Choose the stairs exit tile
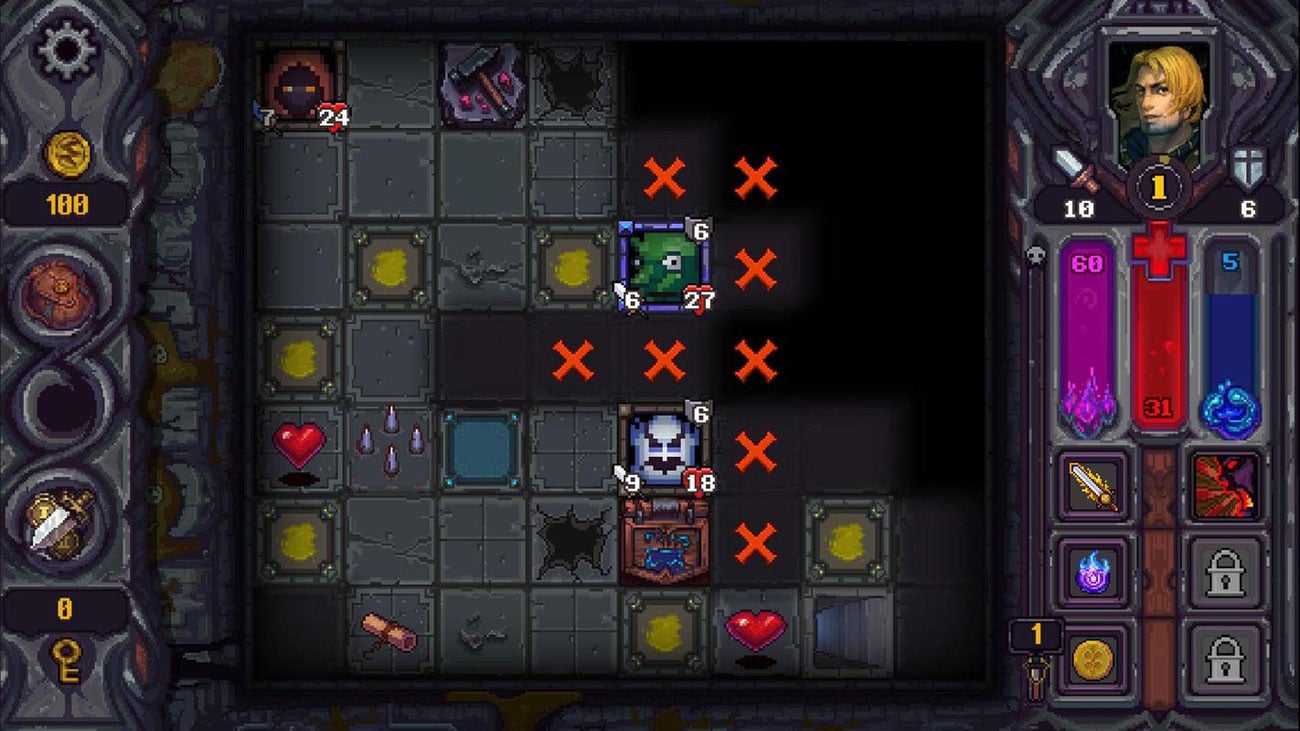 (847, 630)
